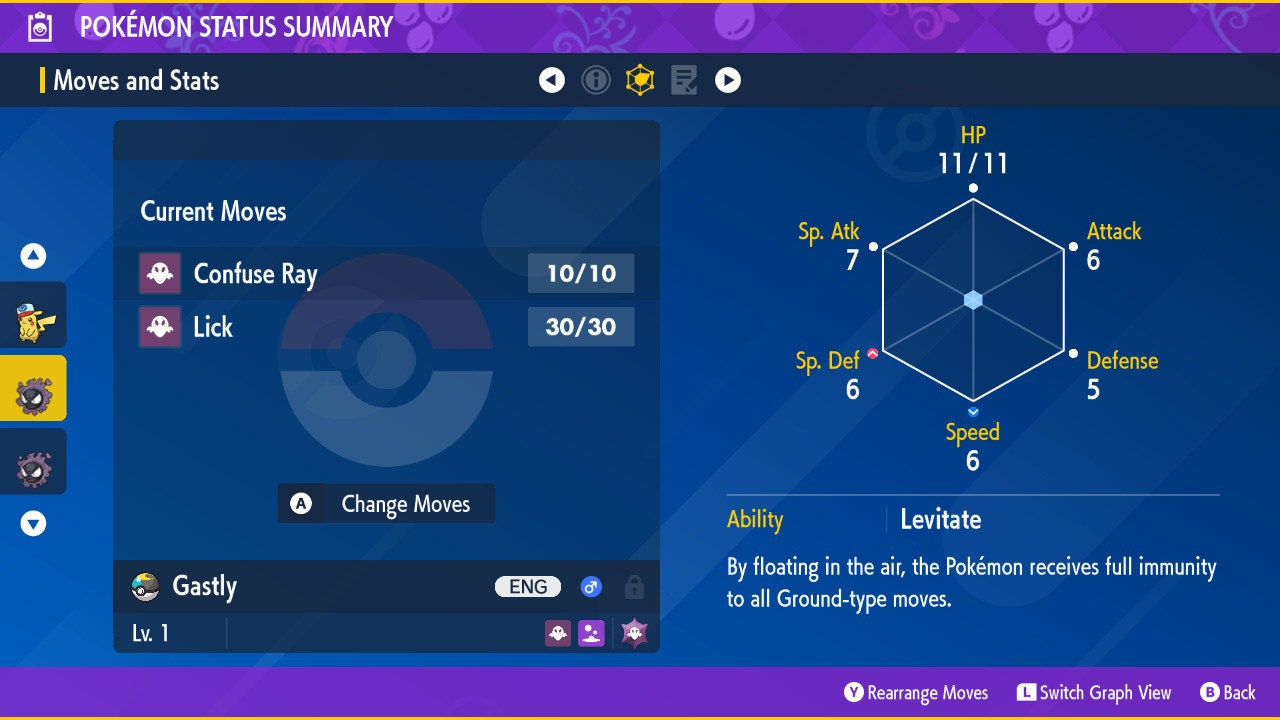Select the Lick move row
Viewport: 1280px width, 720px height.
[x=386, y=327]
